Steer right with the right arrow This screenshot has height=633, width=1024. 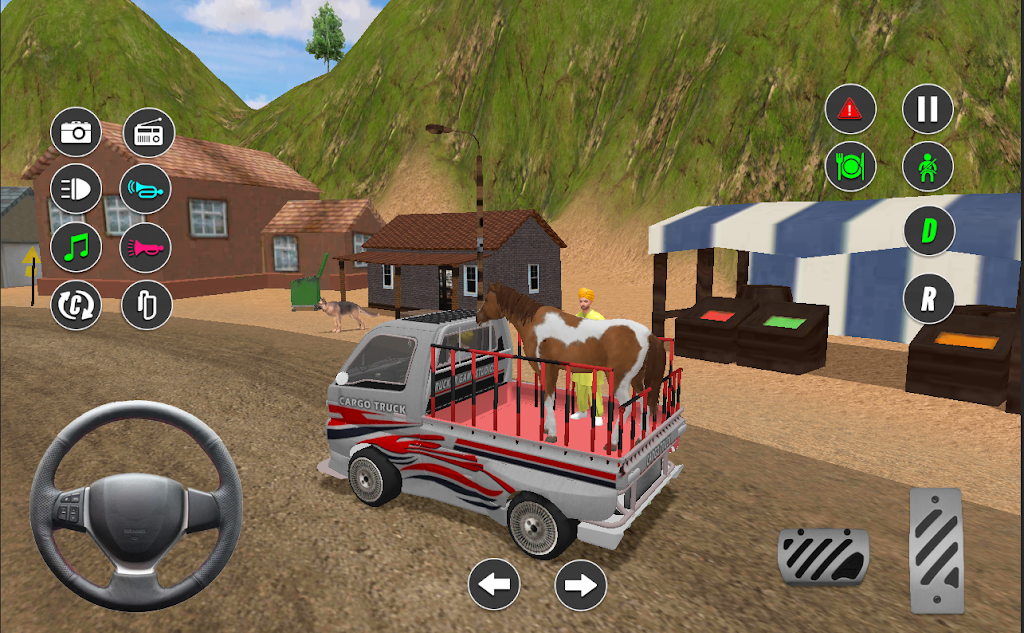click(580, 584)
